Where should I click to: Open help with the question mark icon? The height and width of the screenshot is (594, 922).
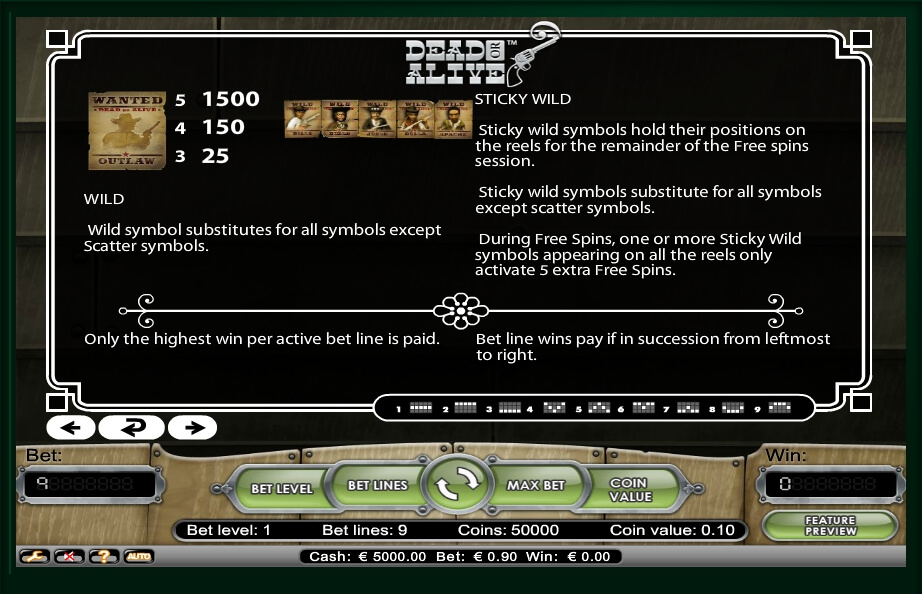103,556
